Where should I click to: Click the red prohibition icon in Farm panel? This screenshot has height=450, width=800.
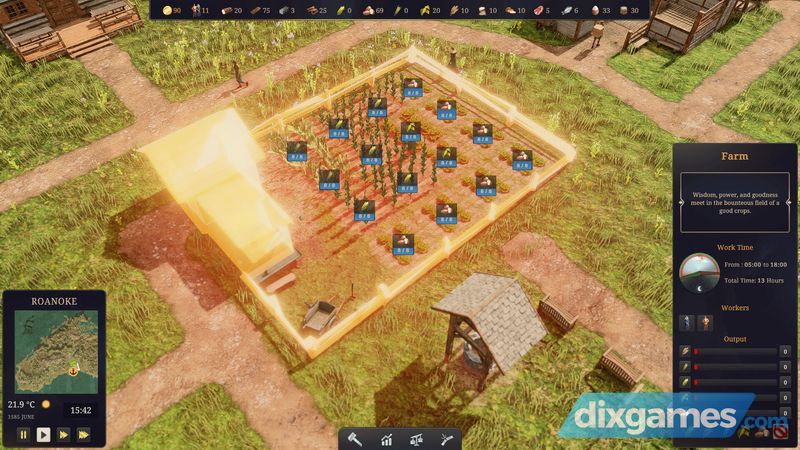click(779, 433)
